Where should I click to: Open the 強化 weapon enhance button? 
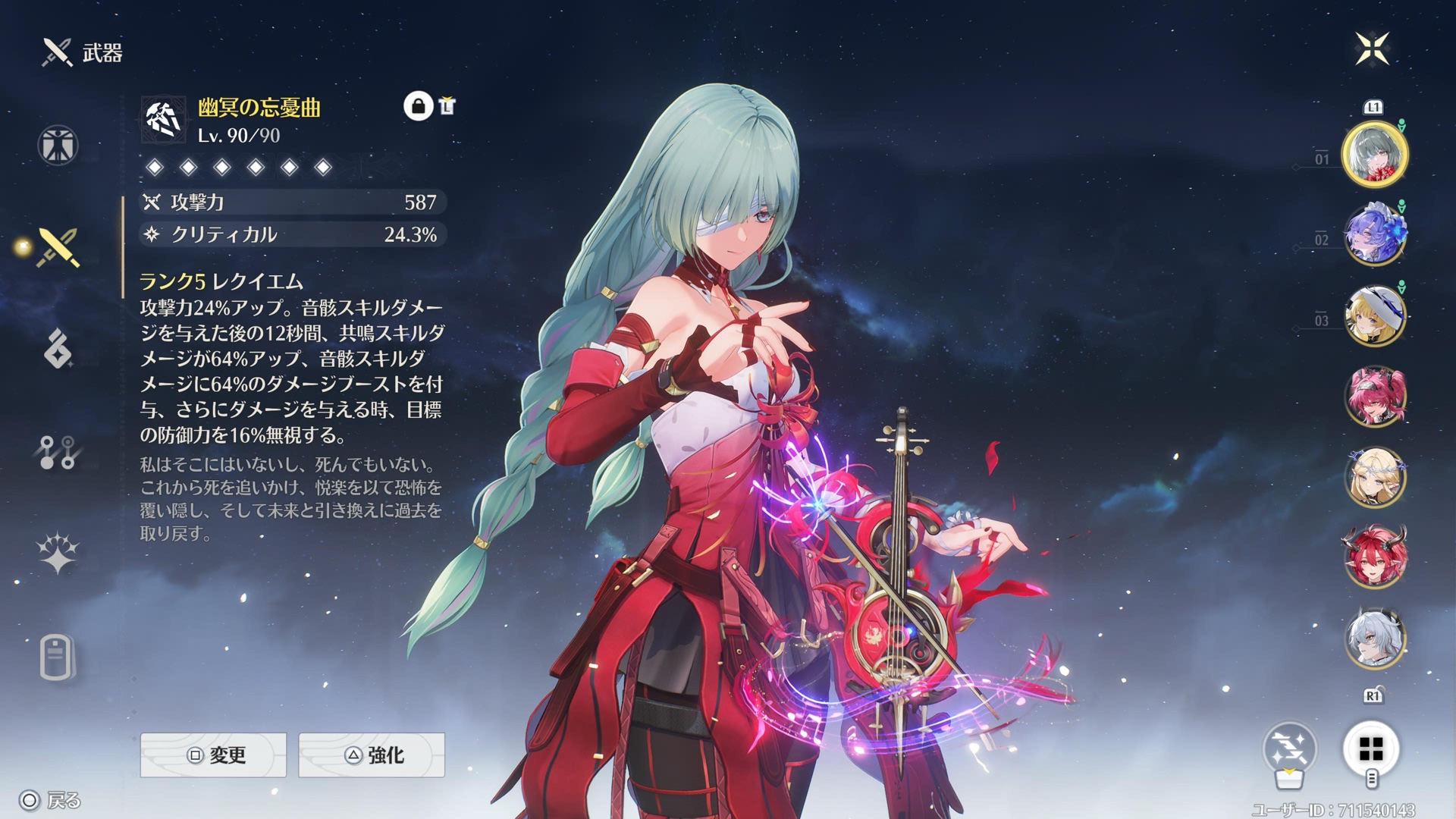[372, 755]
